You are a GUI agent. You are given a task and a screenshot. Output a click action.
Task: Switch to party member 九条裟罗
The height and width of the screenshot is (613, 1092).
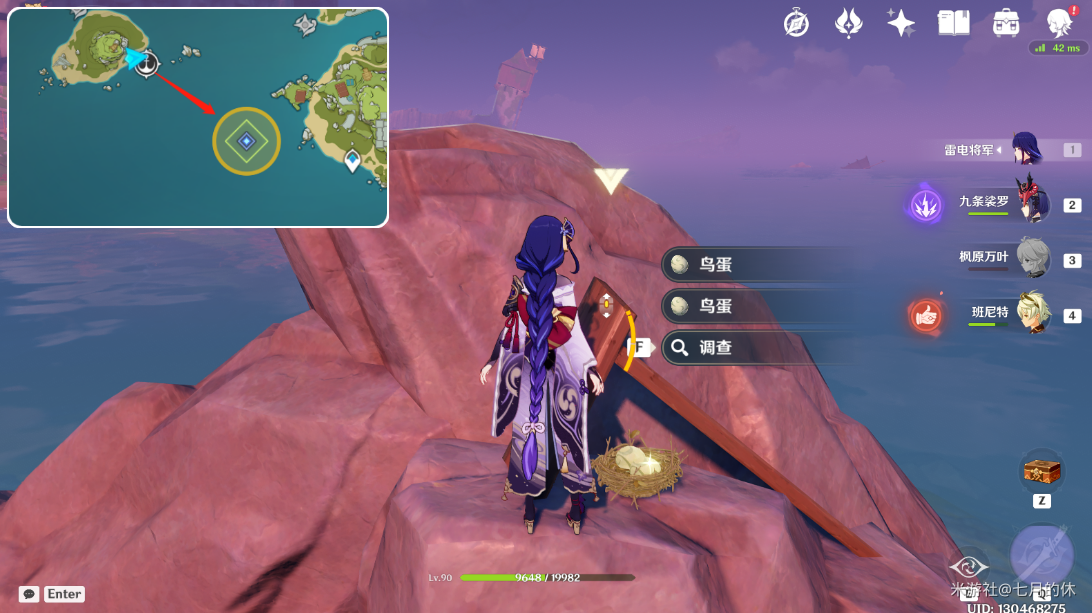pos(1032,203)
